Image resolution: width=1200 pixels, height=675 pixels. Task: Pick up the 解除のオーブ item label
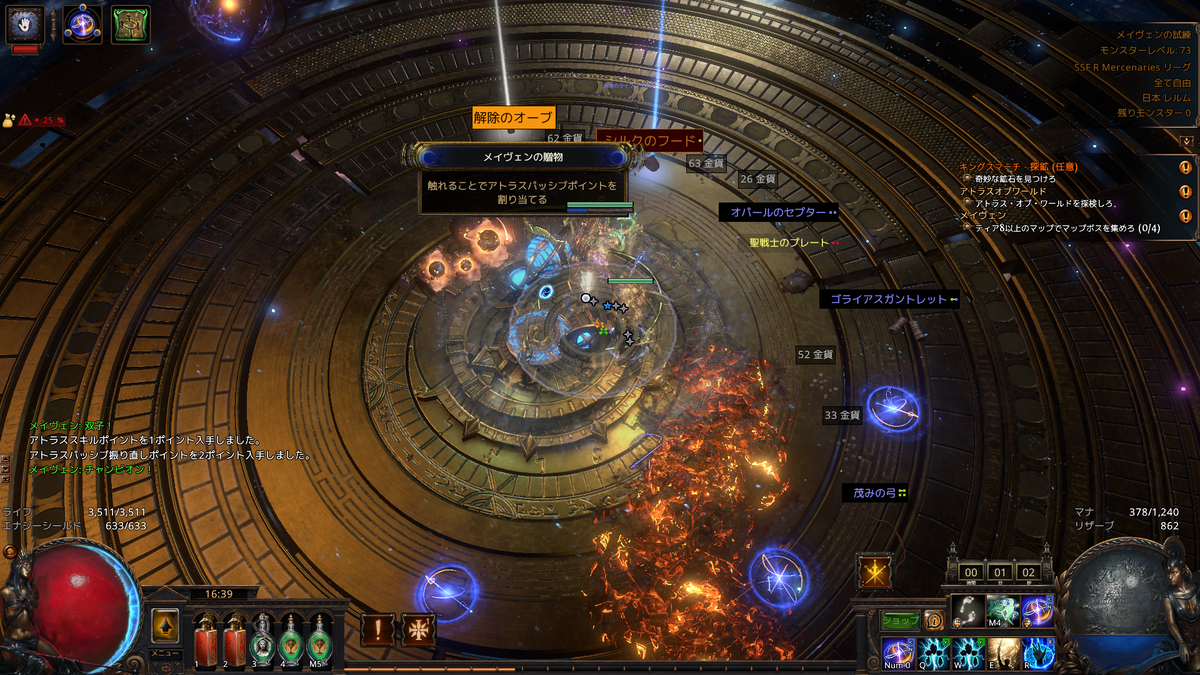[513, 118]
